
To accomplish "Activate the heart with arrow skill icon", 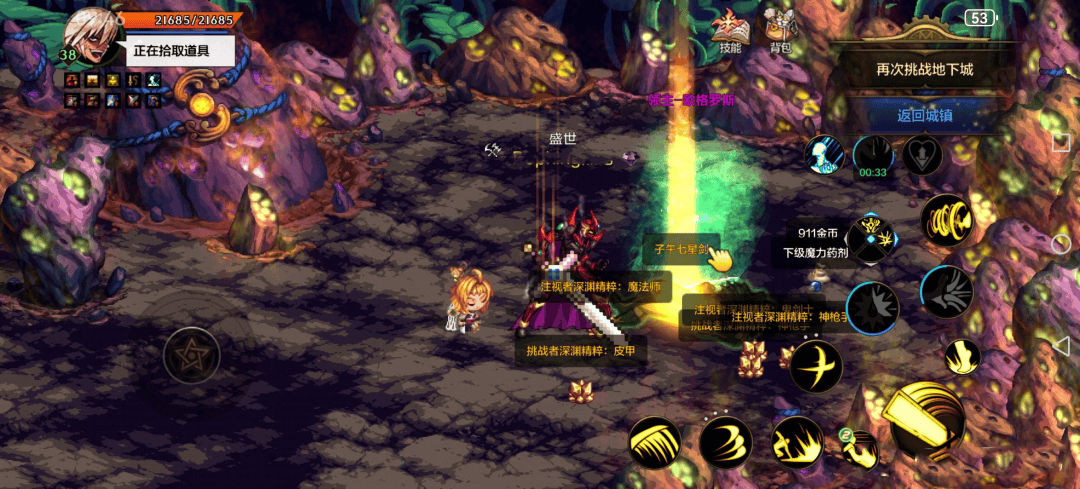I will pyautogui.click(x=922, y=156).
